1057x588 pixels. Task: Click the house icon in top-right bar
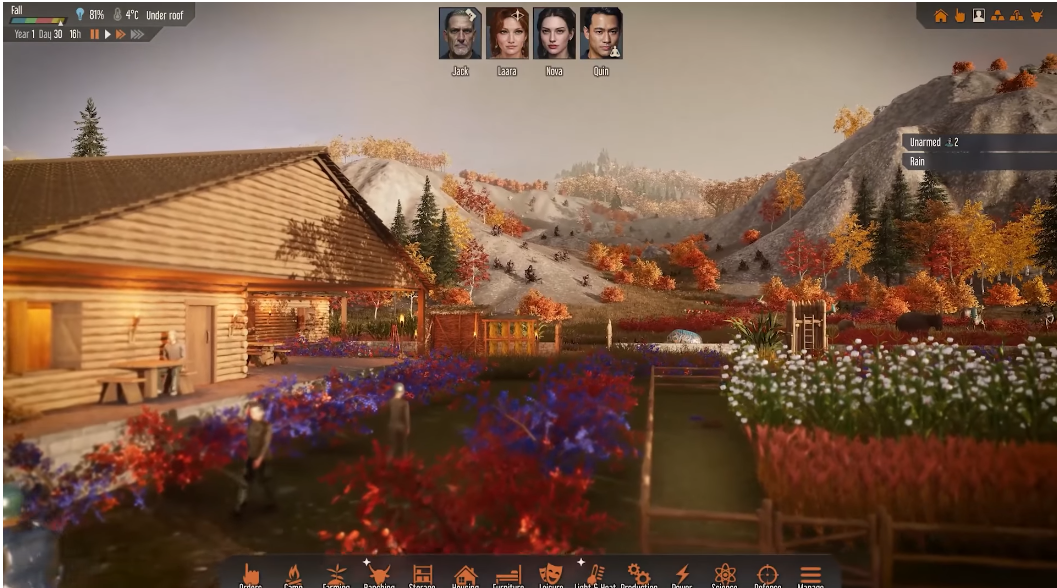940,16
